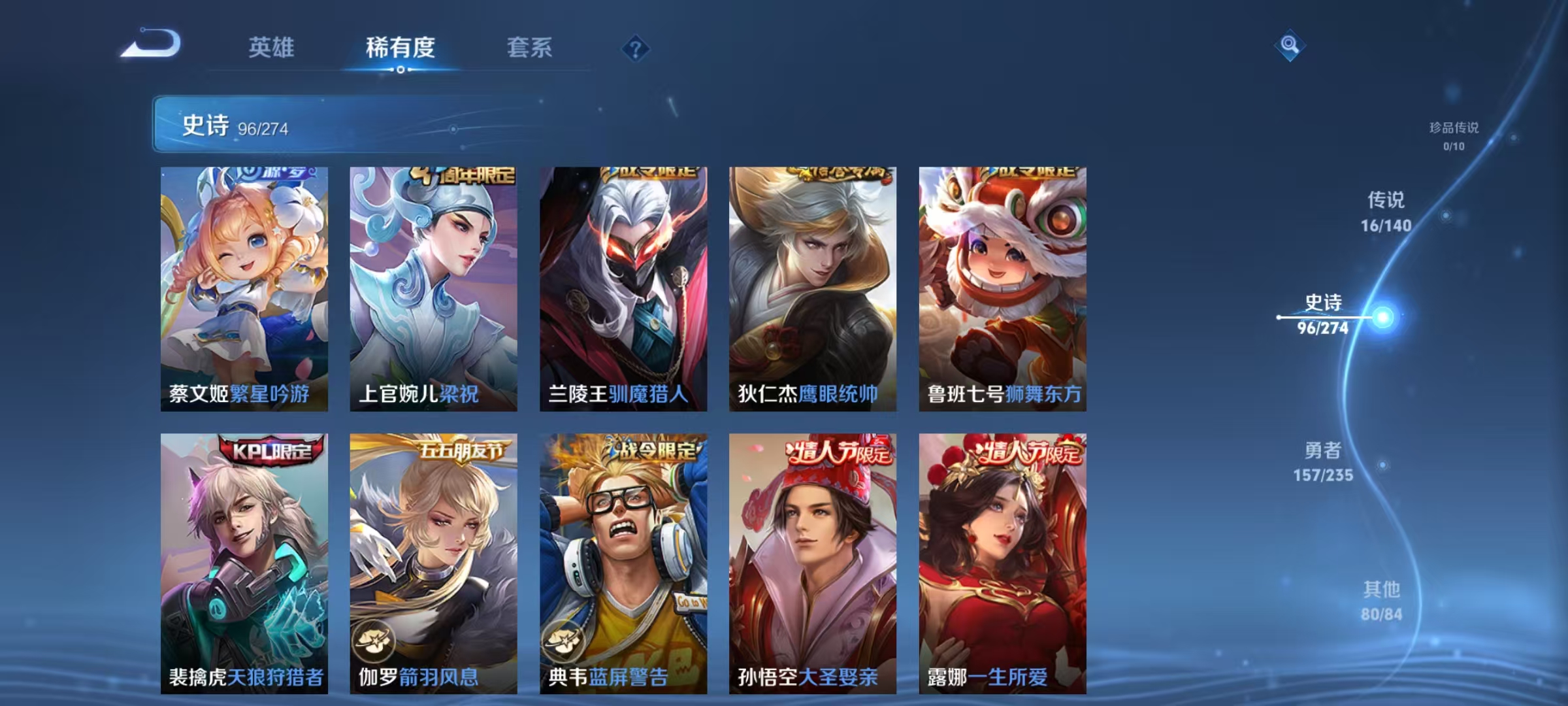The height and width of the screenshot is (706, 1568).
Task: Switch to the 英雄 tab
Action: click(272, 48)
